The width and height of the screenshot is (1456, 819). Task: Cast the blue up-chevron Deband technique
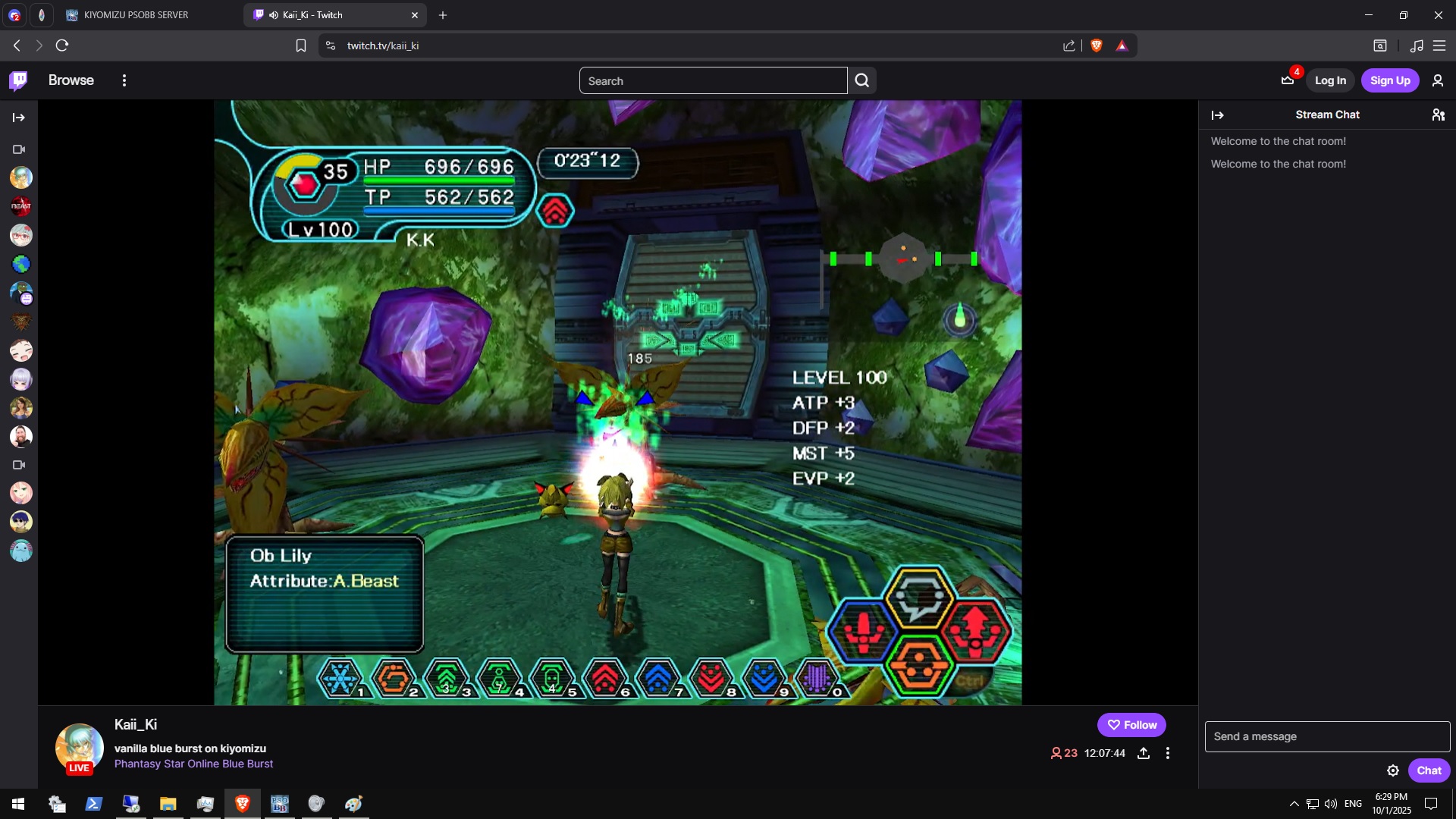[x=657, y=678]
